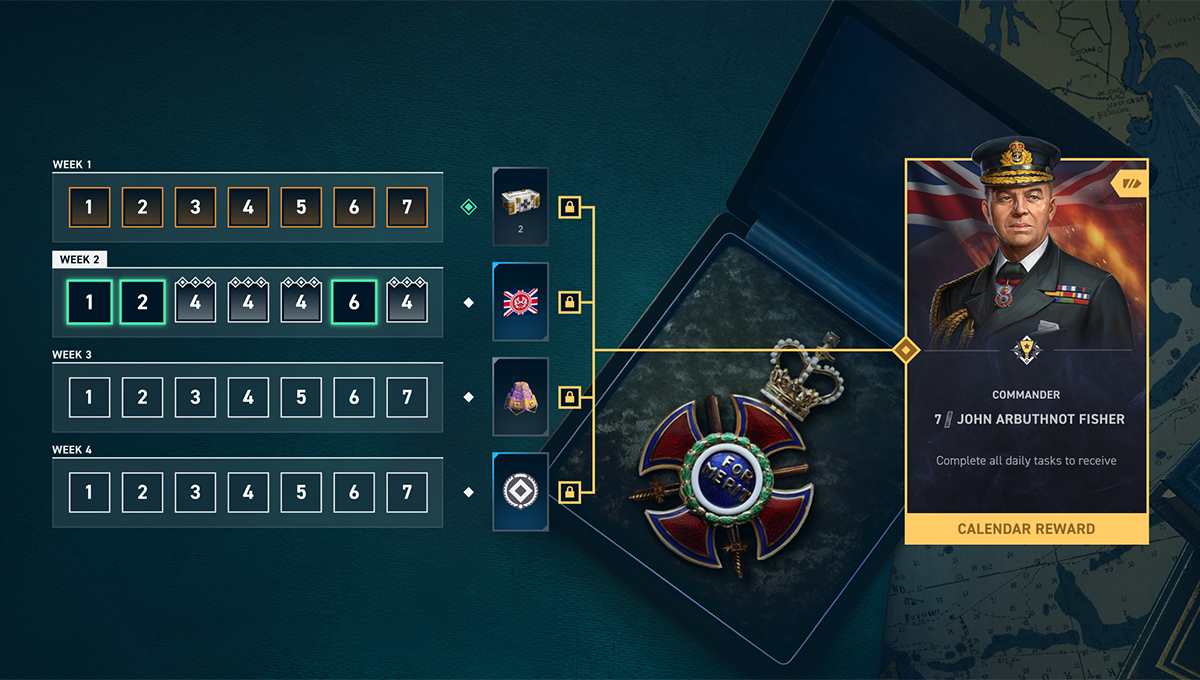This screenshot has width=1200, height=680.
Task: Inspect the silver token reward for Week 4
Action: coord(521,492)
